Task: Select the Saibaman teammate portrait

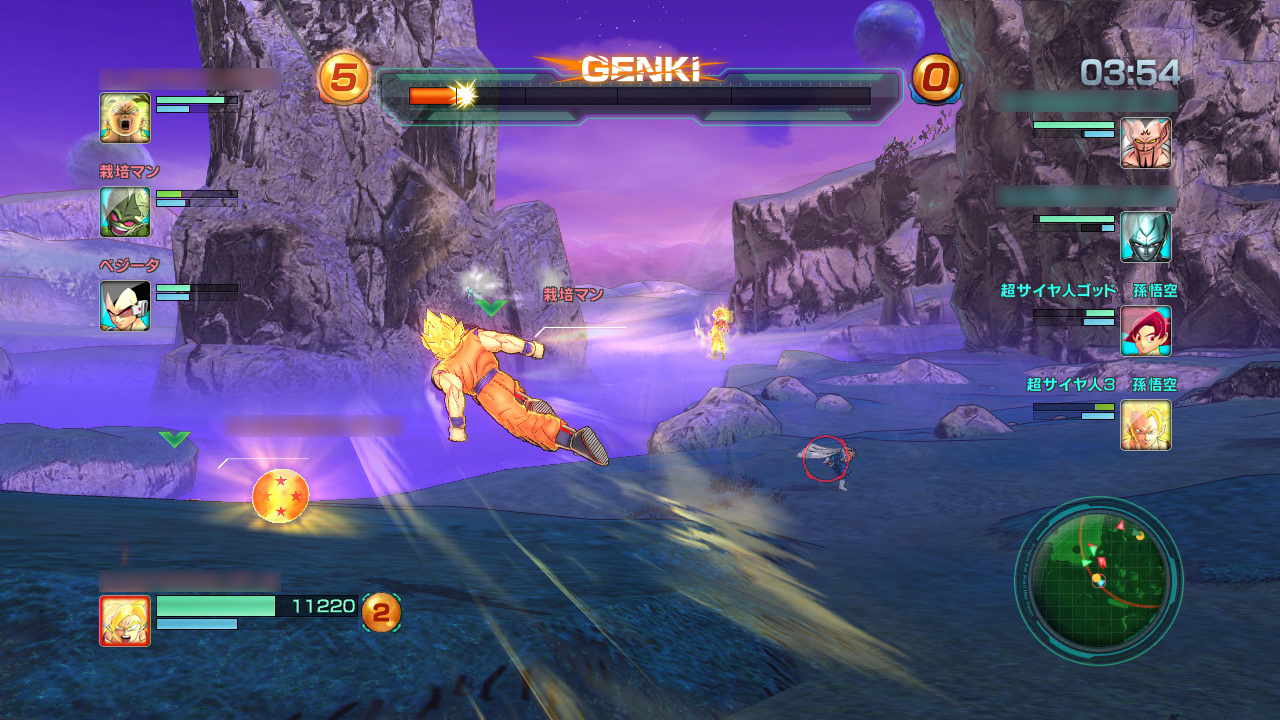Action: [x=125, y=212]
